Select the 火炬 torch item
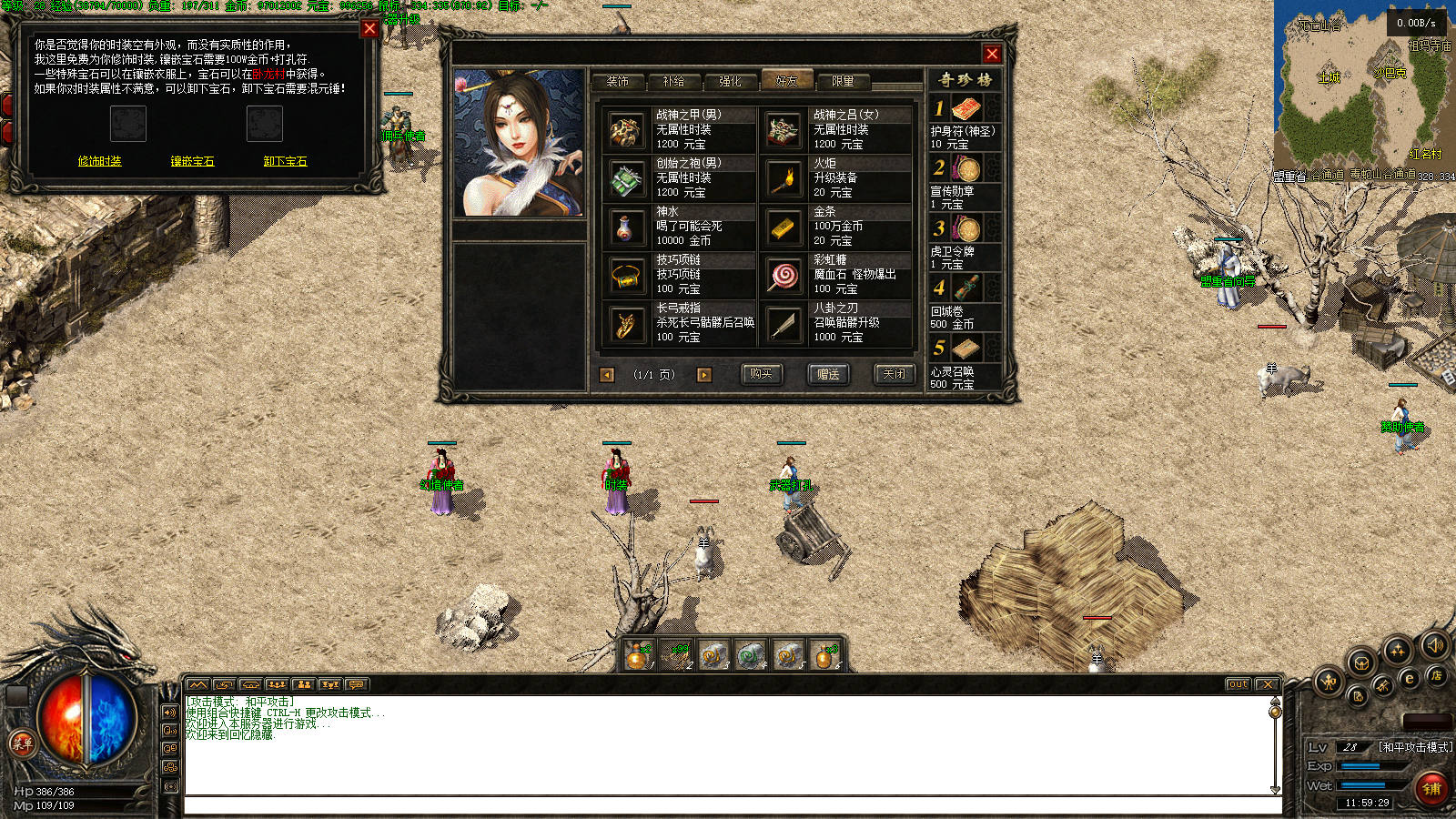Viewport: 1456px width, 819px height. coord(835,178)
